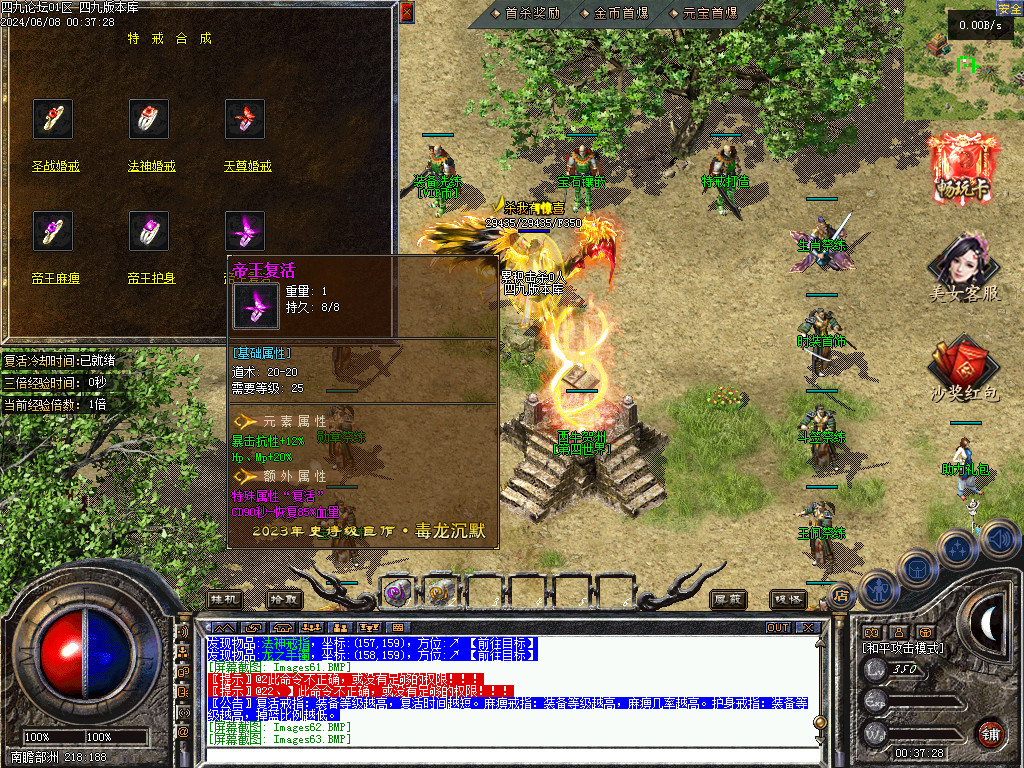Viewport: 1024px width, 768px height.
Task: Select the 帝王麻痹 ring link
Action: (x=54, y=279)
